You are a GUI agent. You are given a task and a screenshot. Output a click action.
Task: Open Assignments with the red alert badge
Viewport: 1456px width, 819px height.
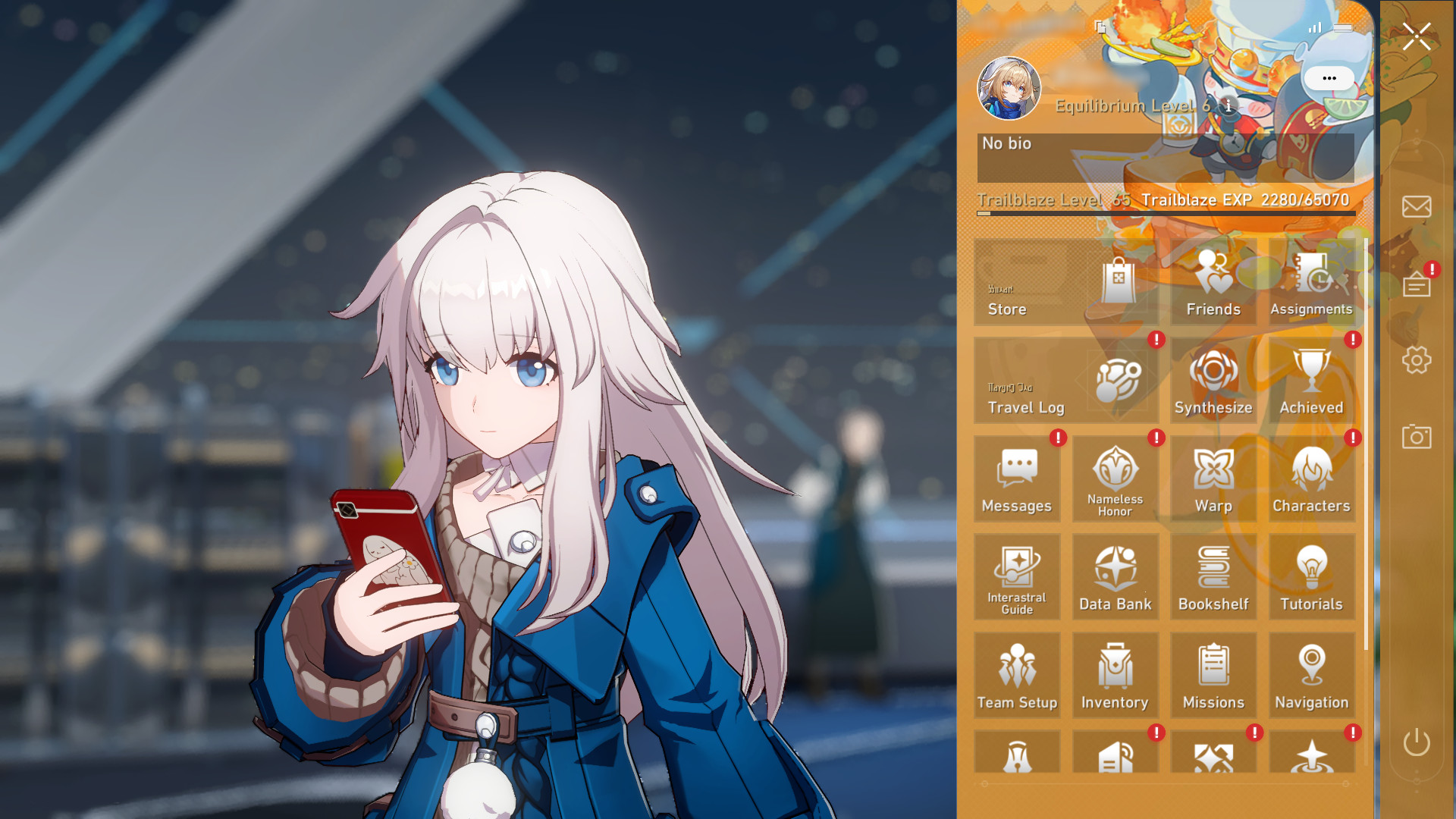1311,284
